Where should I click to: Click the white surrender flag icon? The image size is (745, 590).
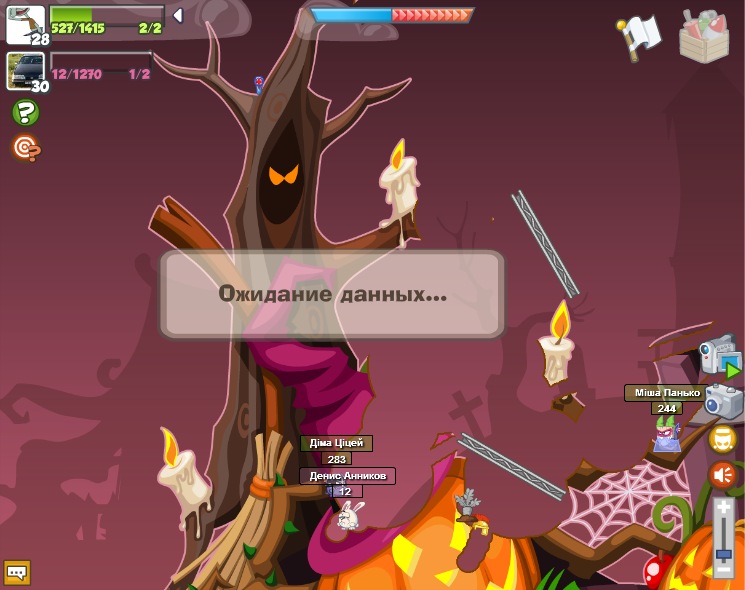(640, 36)
